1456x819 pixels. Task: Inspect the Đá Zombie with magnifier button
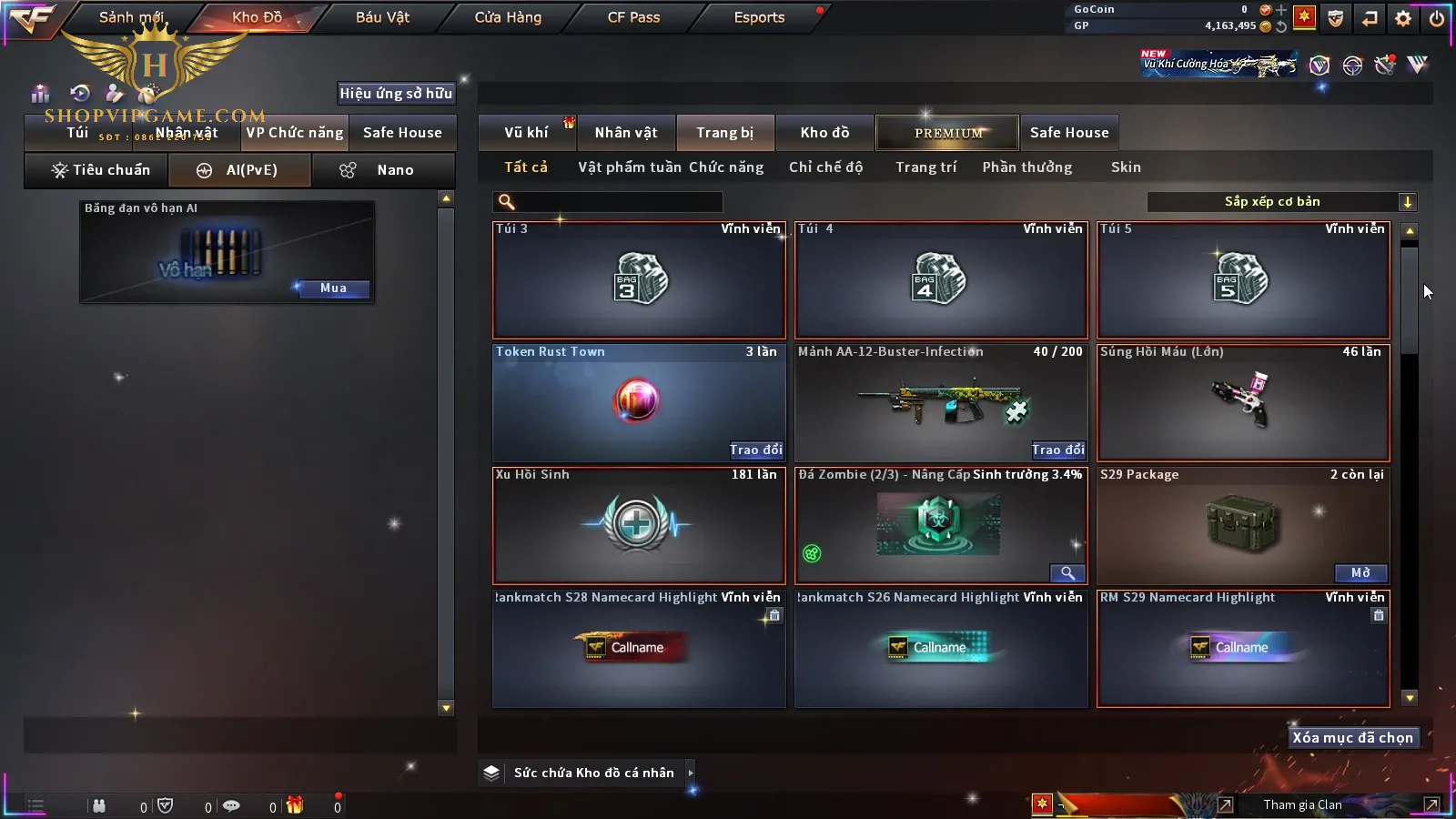click(1067, 572)
